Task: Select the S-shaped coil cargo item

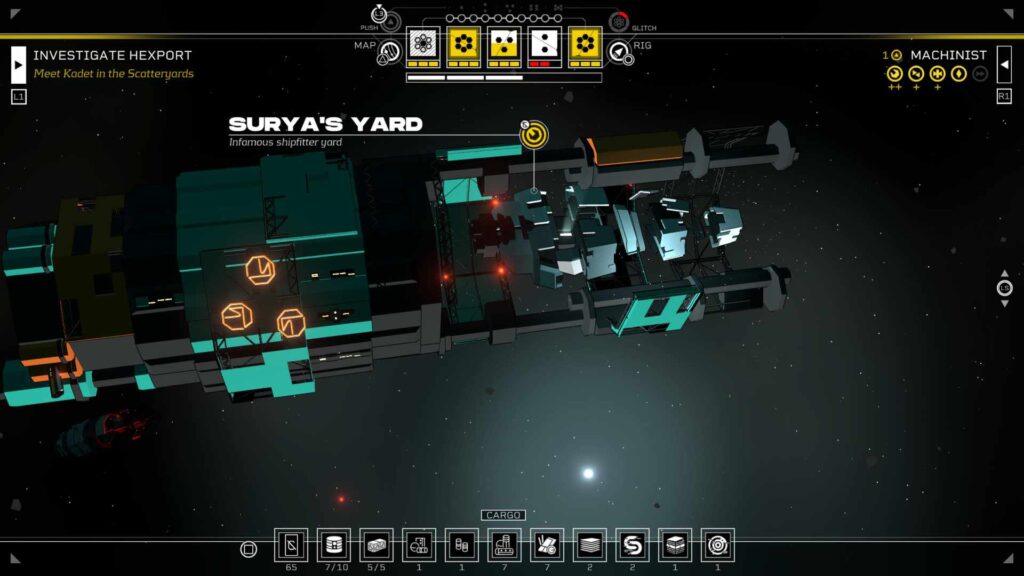Action: coord(632,545)
